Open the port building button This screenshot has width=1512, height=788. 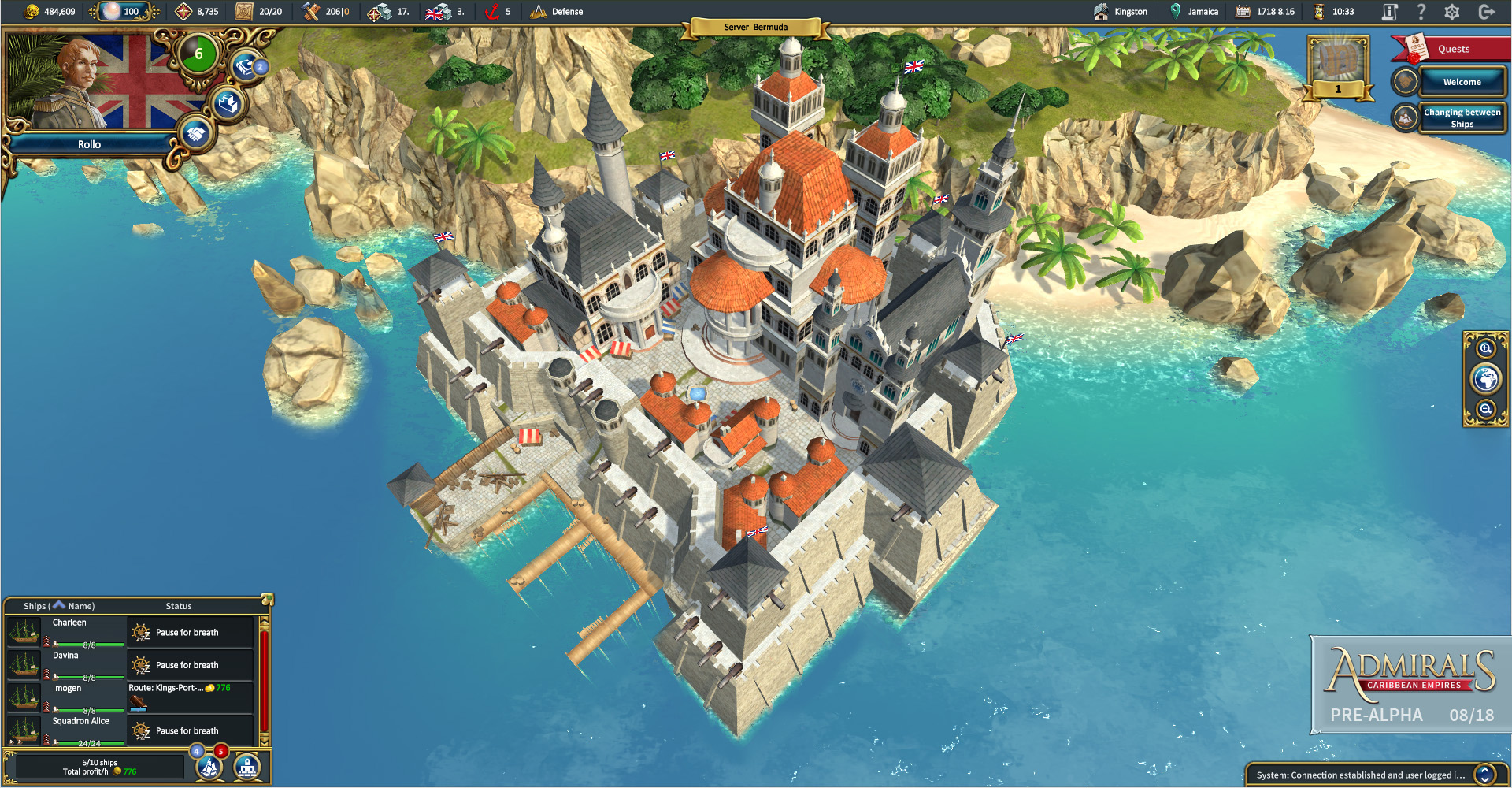(247, 766)
